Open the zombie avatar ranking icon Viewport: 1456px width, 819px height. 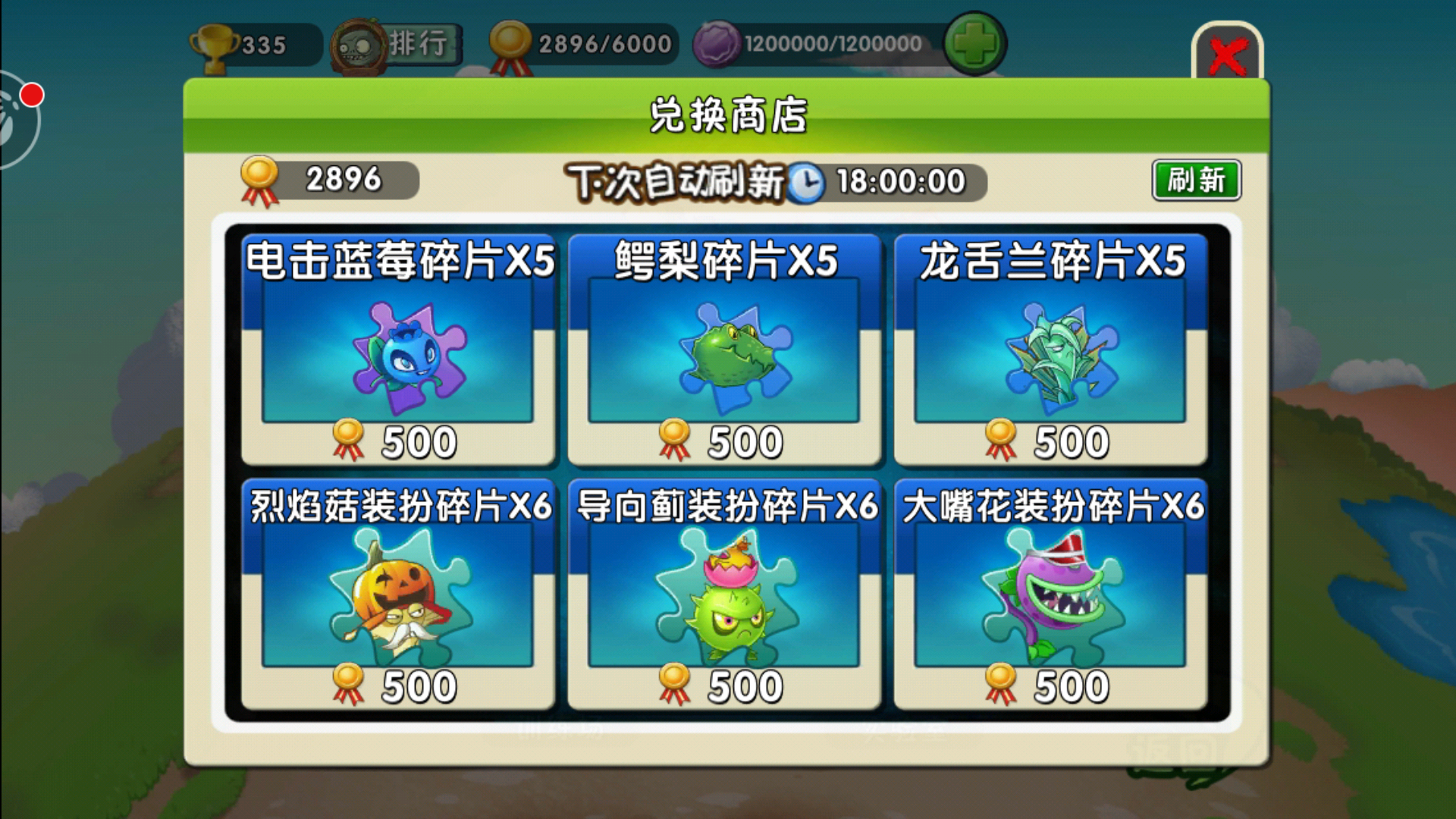(x=359, y=43)
